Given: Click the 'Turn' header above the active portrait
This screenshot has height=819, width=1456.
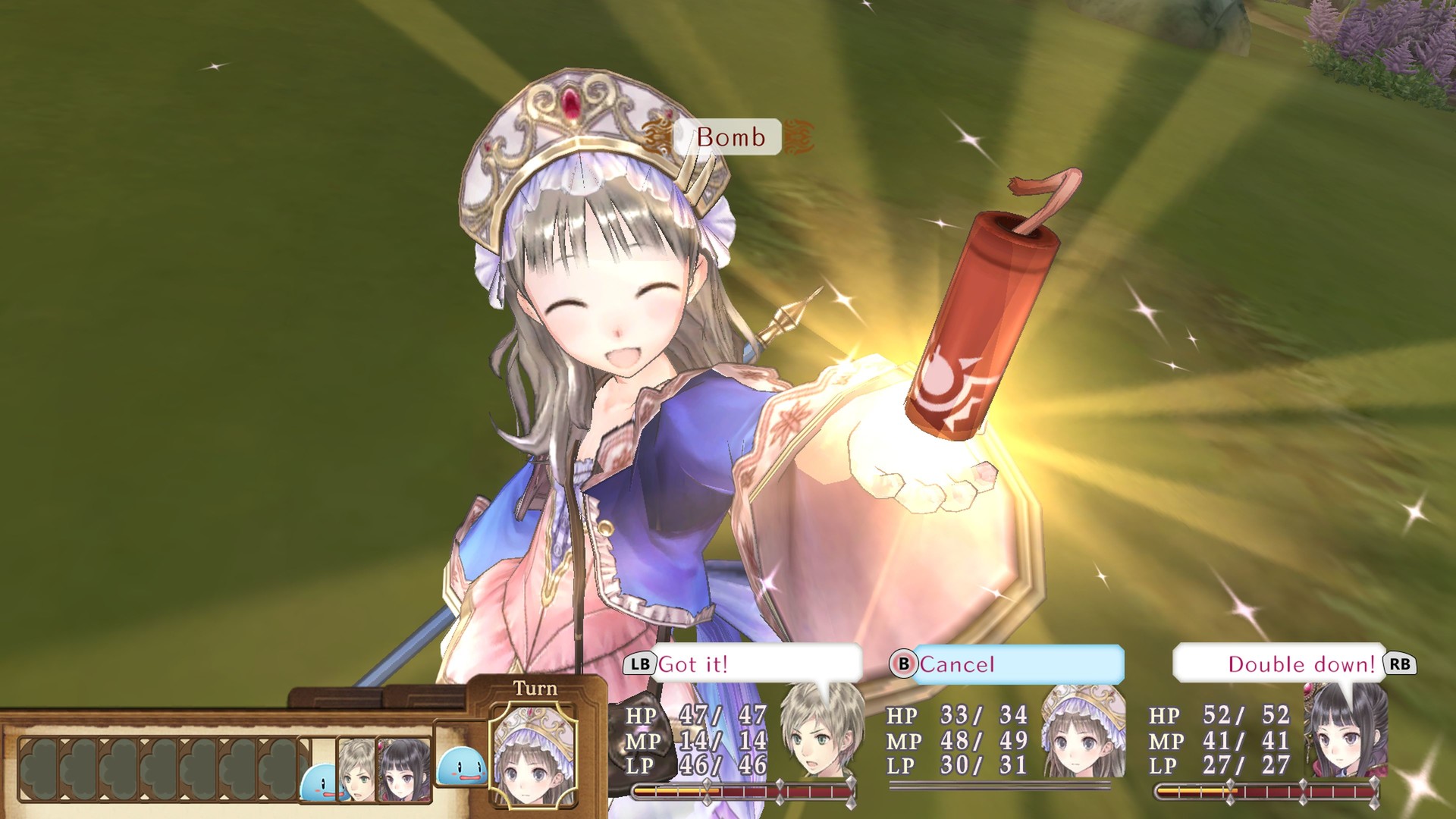Looking at the screenshot, I should point(534,689).
